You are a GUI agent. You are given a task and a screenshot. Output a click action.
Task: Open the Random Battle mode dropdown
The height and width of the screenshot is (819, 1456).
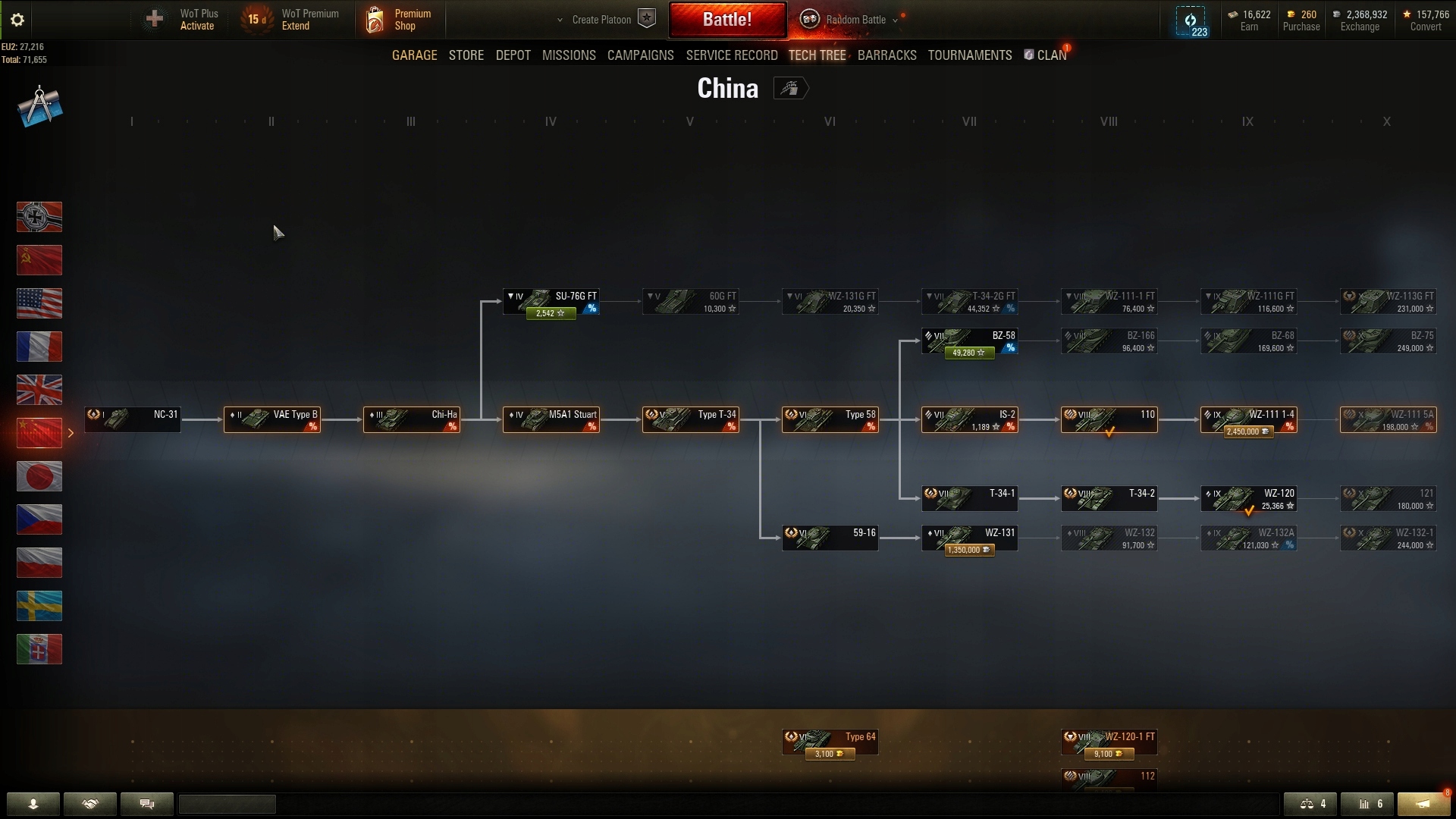pyautogui.click(x=855, y=20)
